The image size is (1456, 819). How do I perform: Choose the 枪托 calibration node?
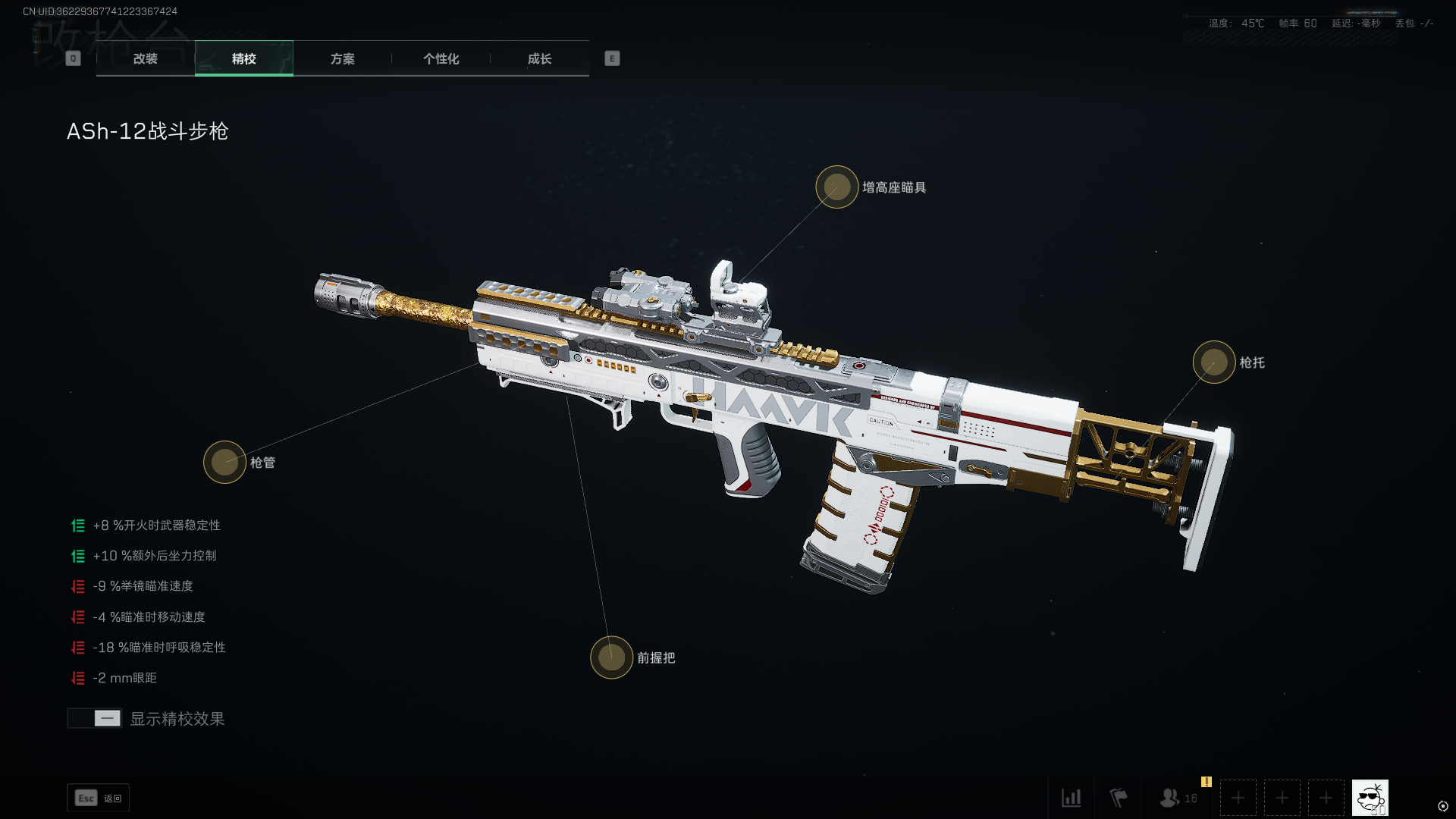click(x=1213, y=362)
